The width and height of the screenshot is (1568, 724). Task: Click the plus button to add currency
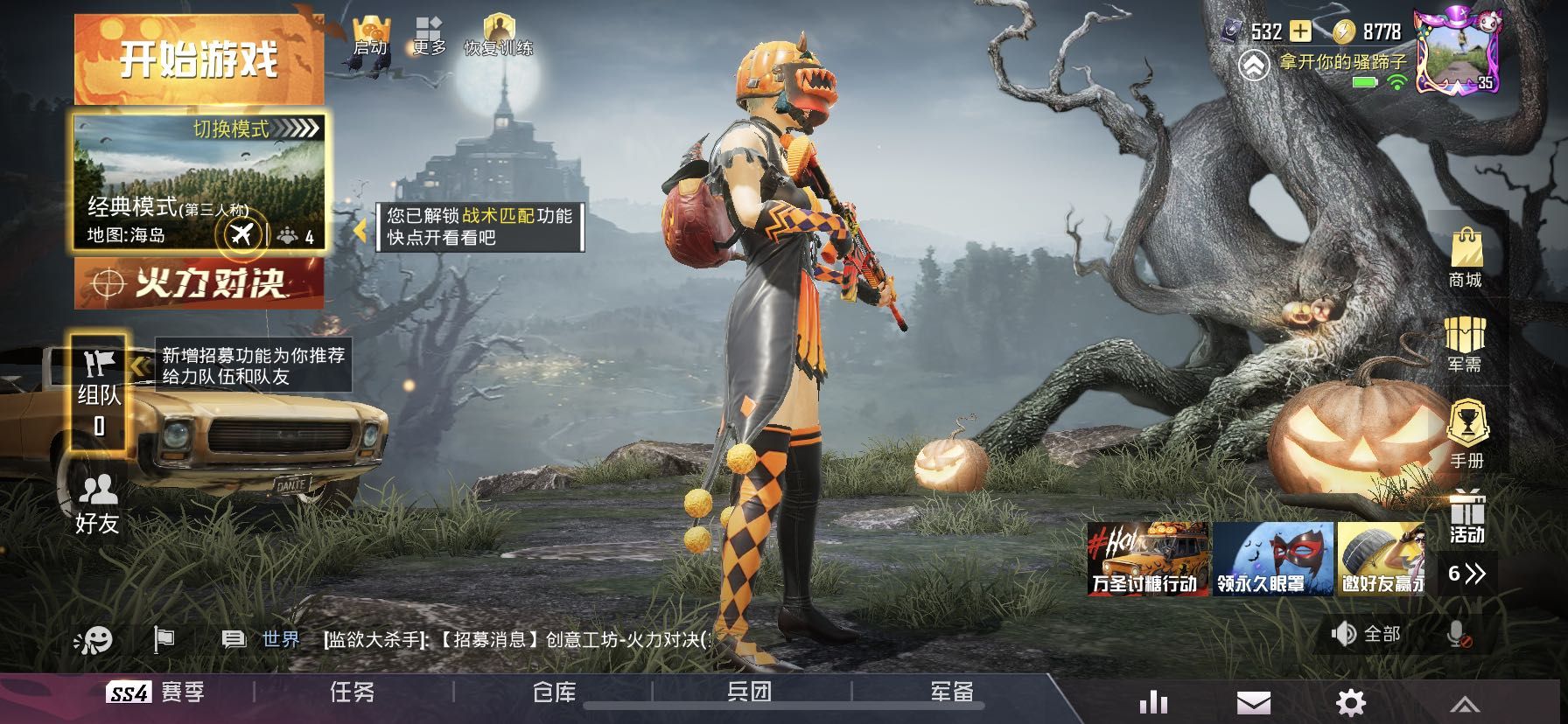[1301, 31]
